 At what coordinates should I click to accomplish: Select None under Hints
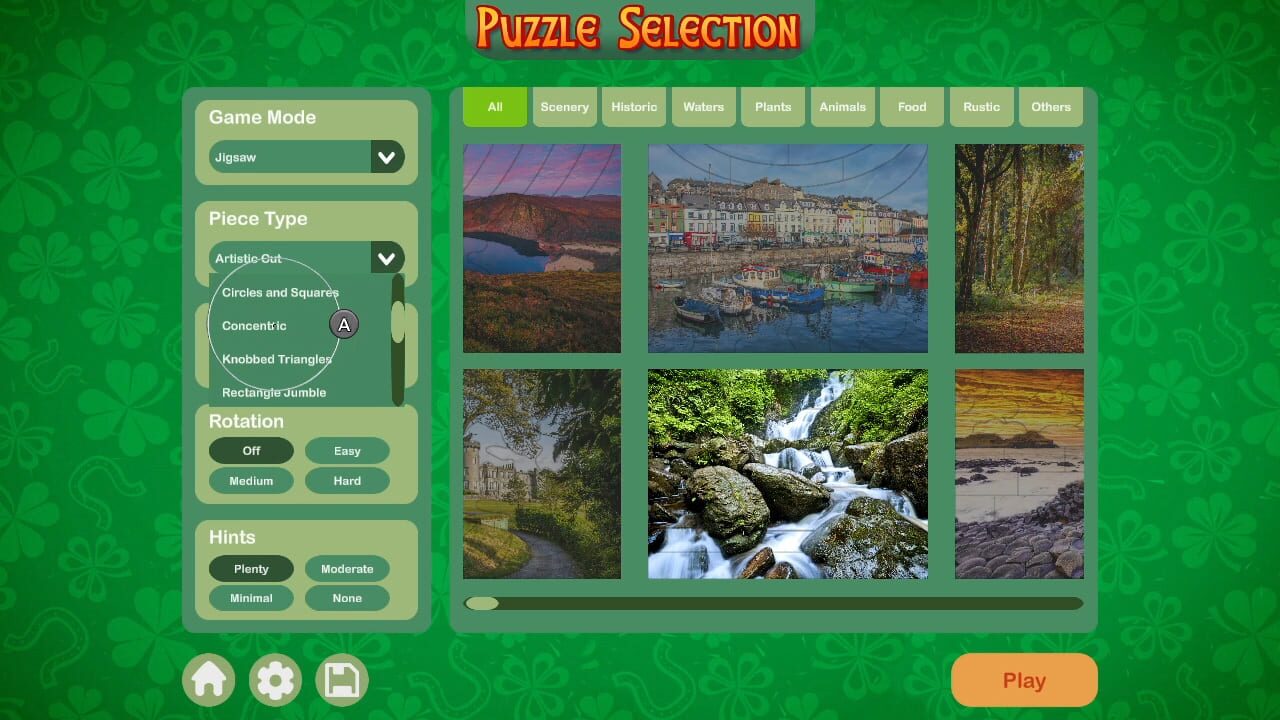[347, 598]
